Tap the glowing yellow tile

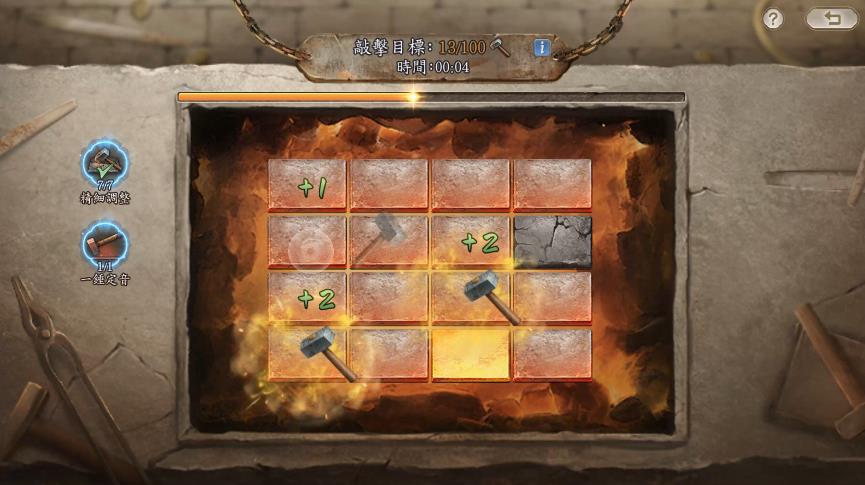point(470,353)
